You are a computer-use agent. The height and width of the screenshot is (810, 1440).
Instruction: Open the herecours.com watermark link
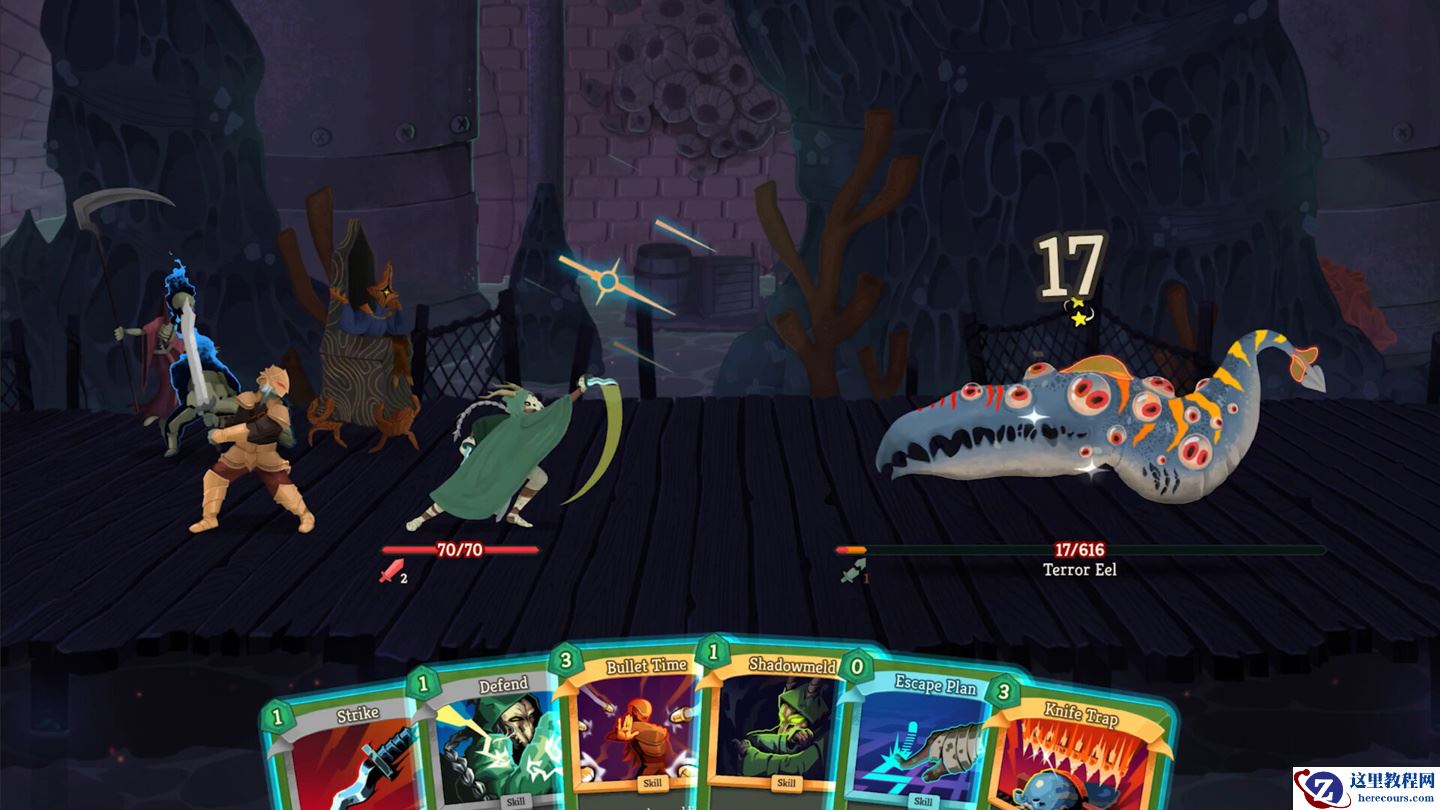pyautogui.click(x=1366, y=788)
